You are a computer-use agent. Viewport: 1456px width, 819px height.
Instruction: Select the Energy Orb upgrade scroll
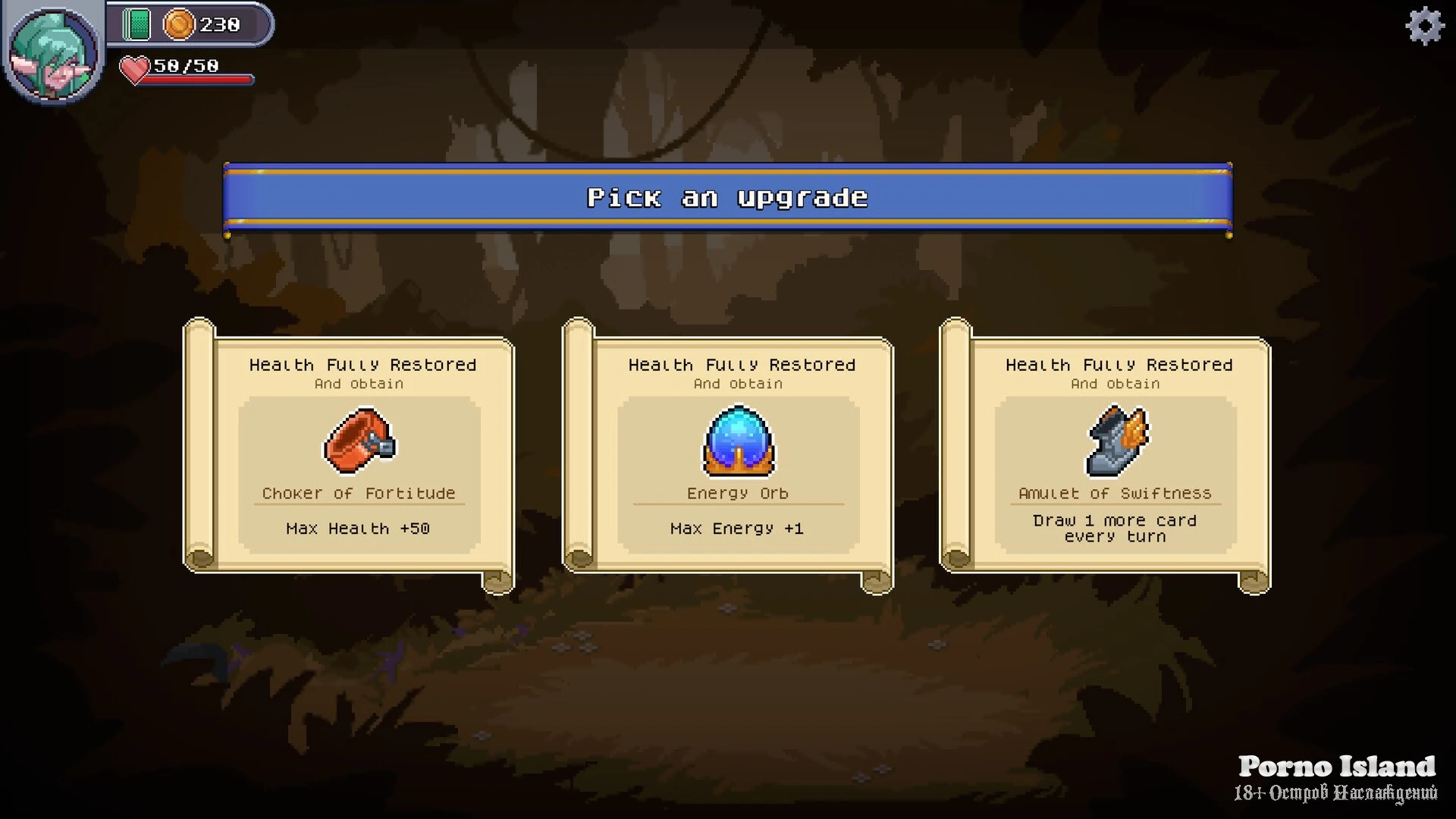(x=738, y=455)
